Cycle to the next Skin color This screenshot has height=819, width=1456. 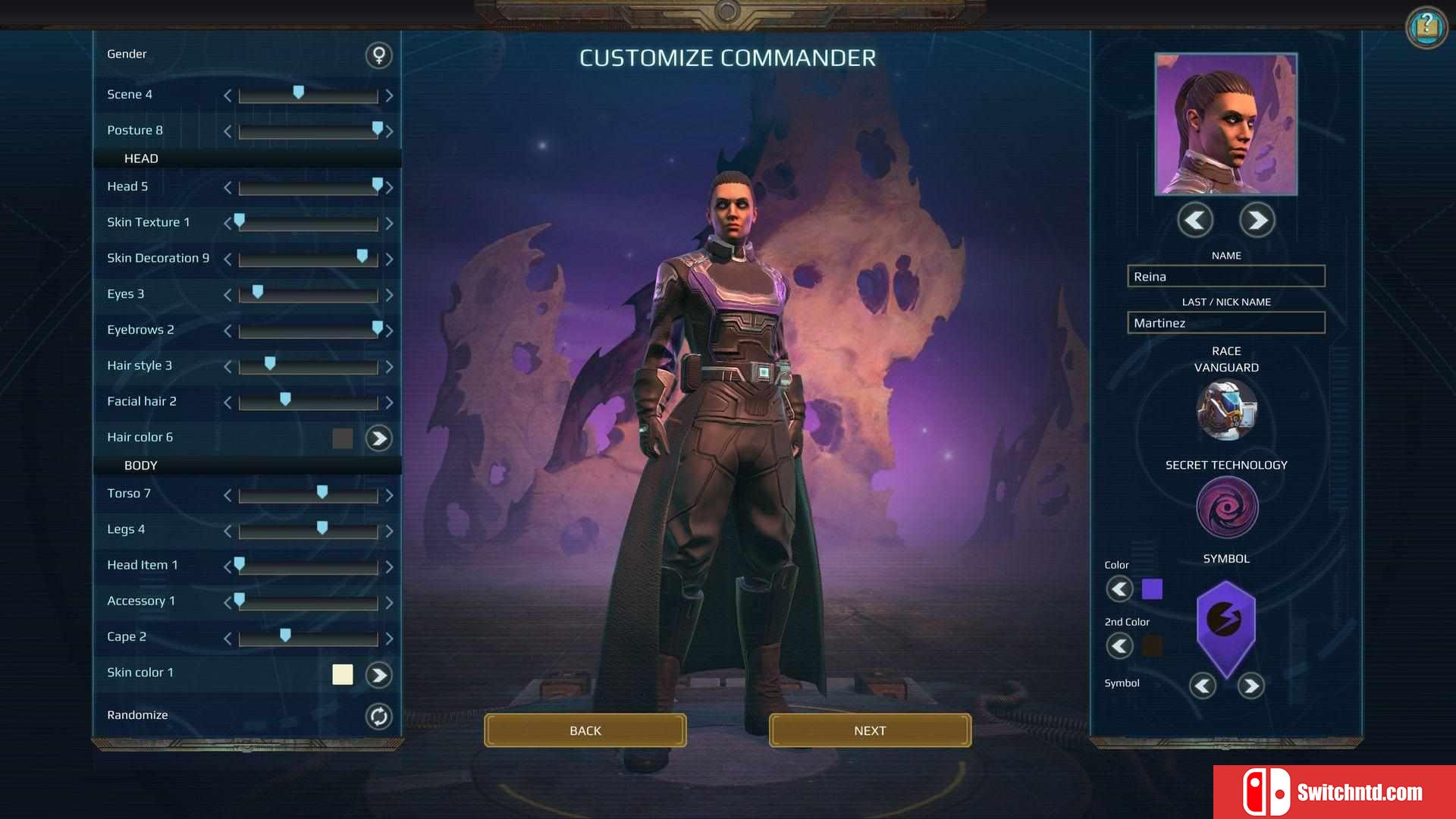tap(378, 675)
